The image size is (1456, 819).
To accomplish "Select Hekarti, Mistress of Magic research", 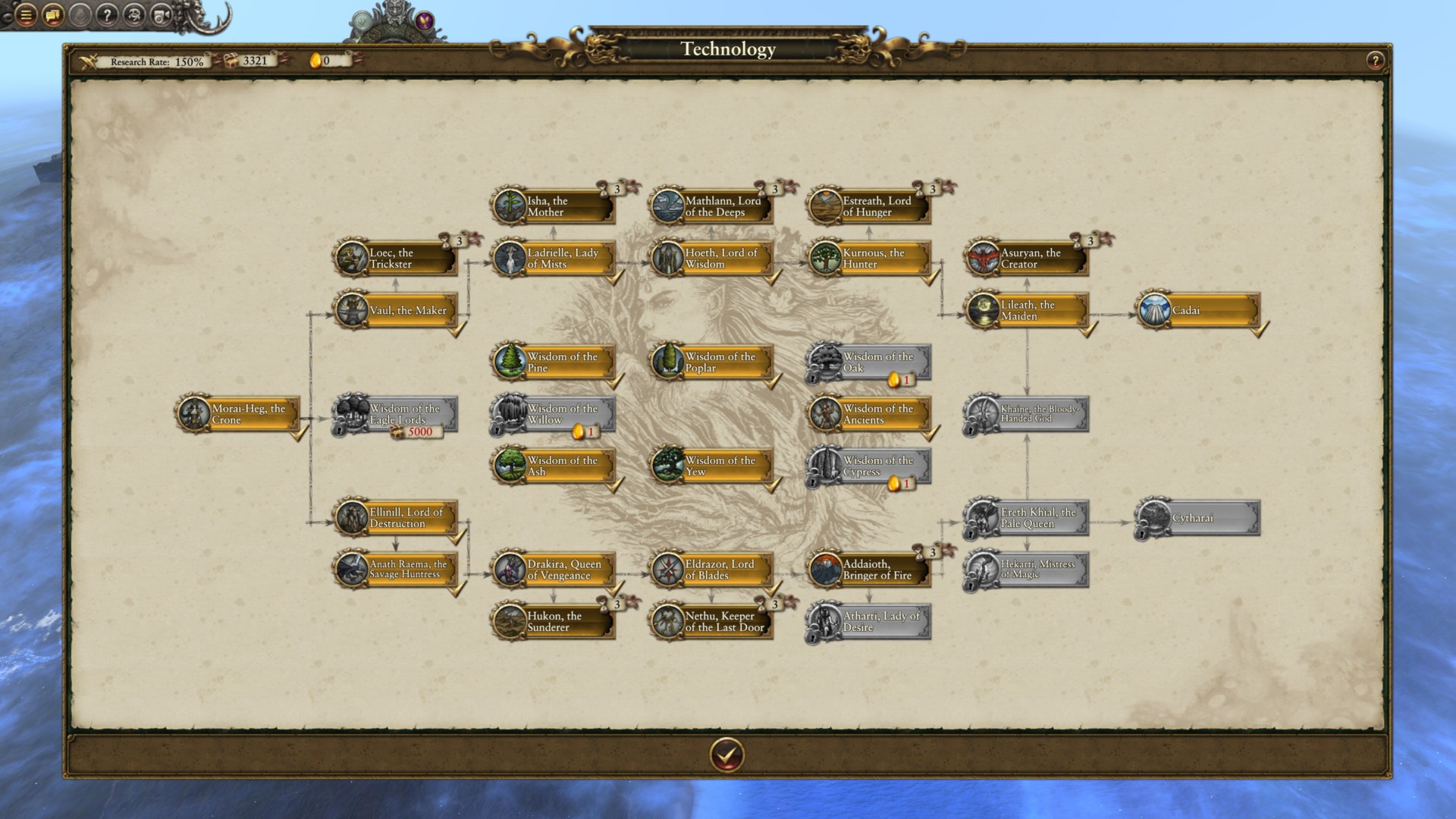I will pos(1028,570).
